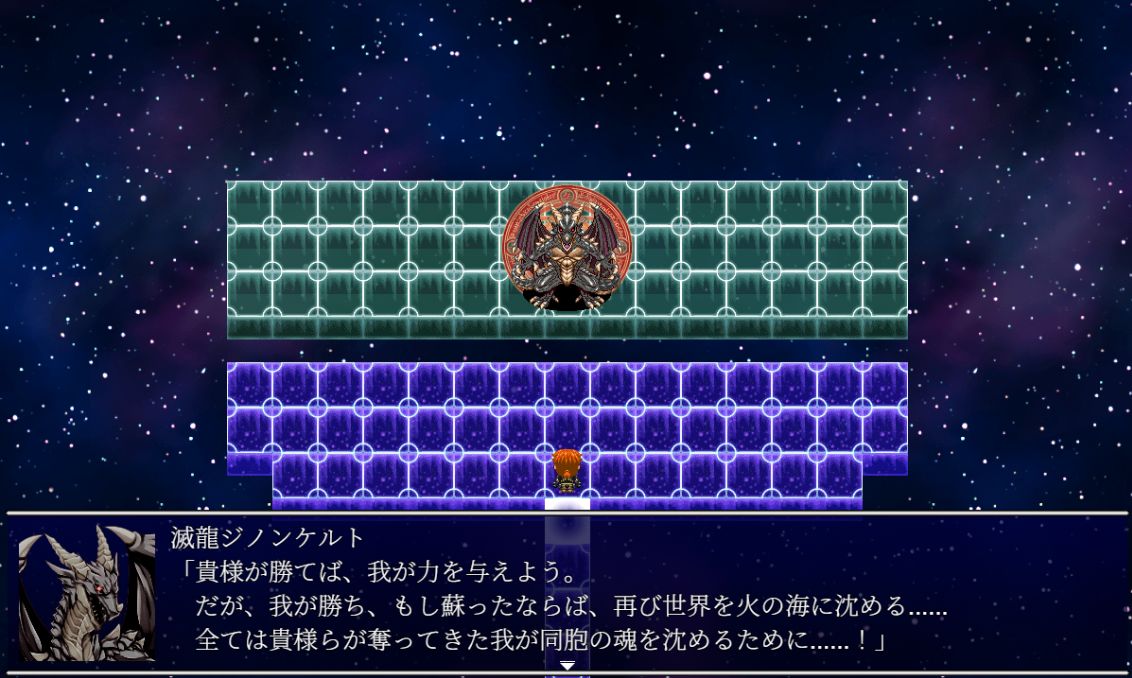This screenshot has width=1132, height=678.
Task: Advance dialogue with the white down arrow
Action: coord(567,665)
